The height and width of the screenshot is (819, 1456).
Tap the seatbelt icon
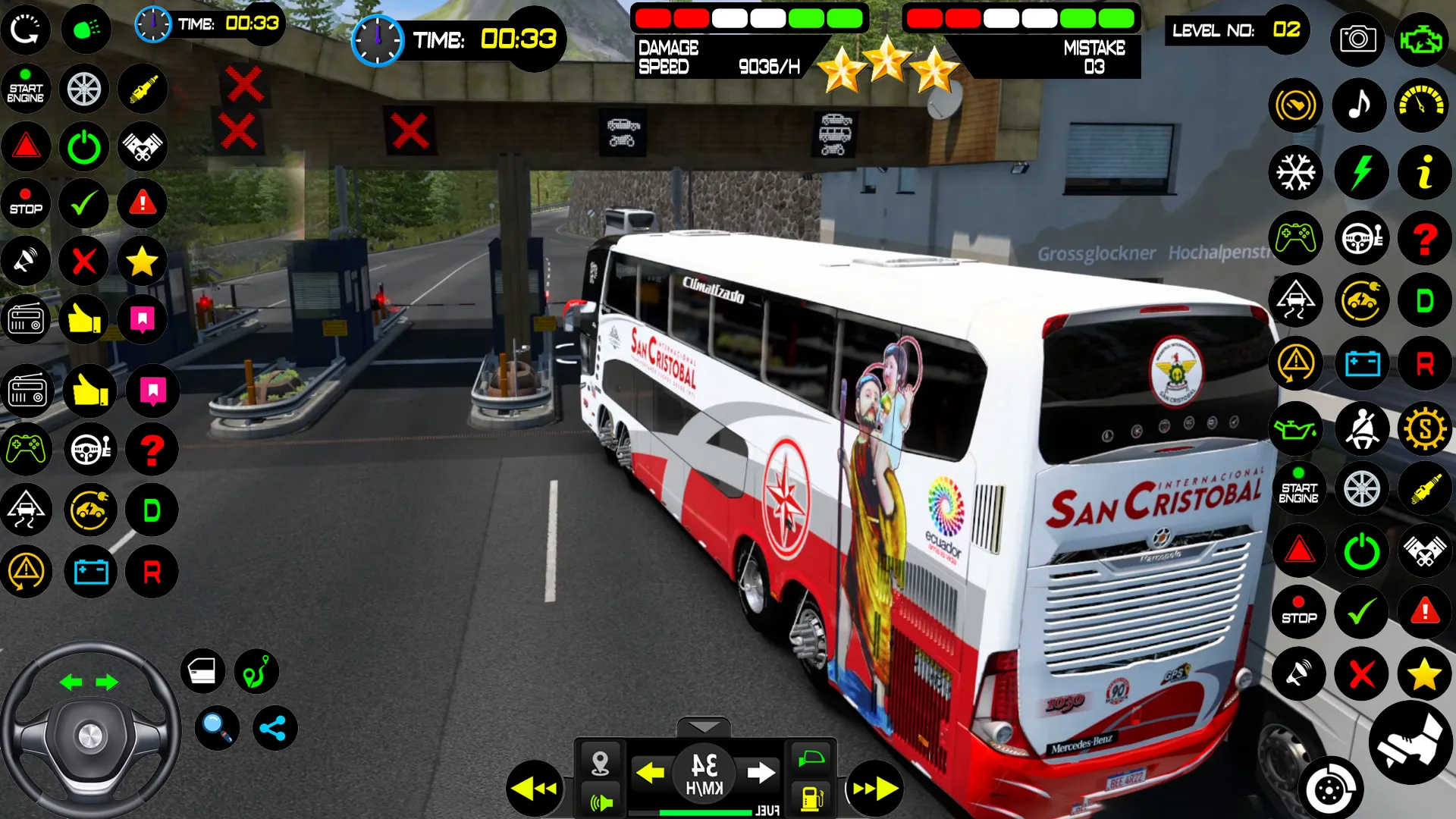(1363, 428)
